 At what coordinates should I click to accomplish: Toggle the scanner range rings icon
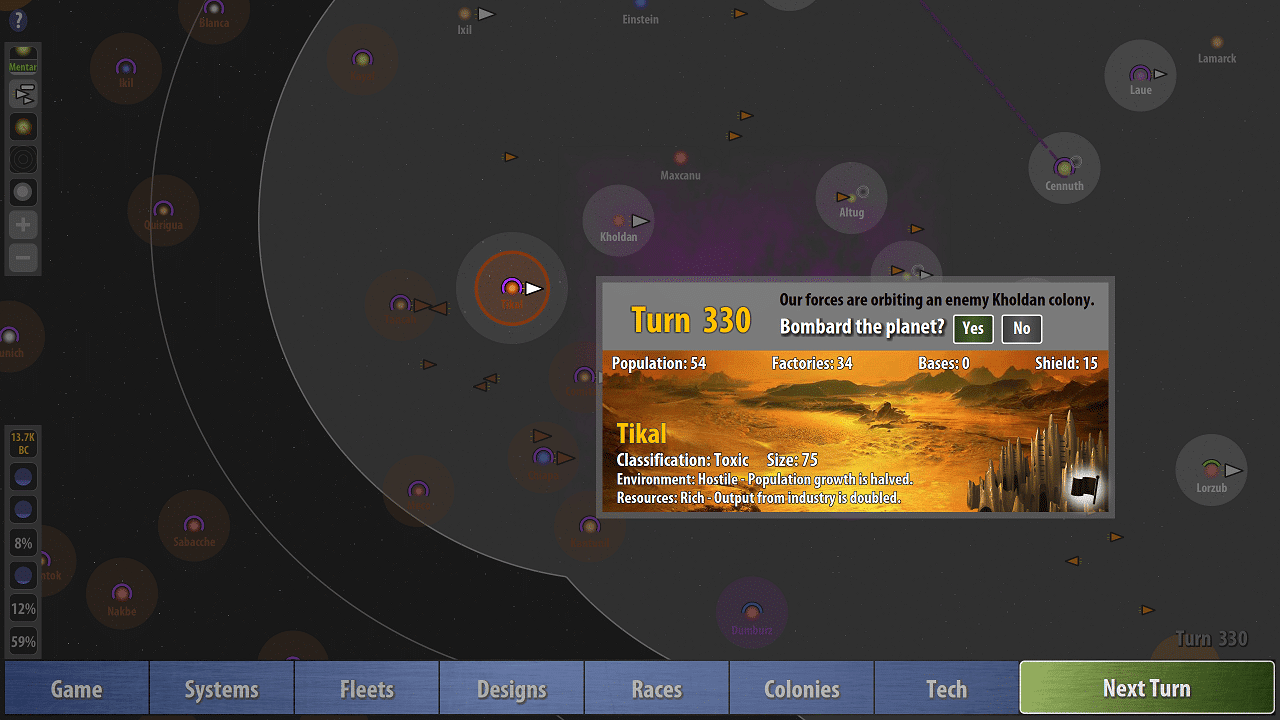[x=22, y=158]
